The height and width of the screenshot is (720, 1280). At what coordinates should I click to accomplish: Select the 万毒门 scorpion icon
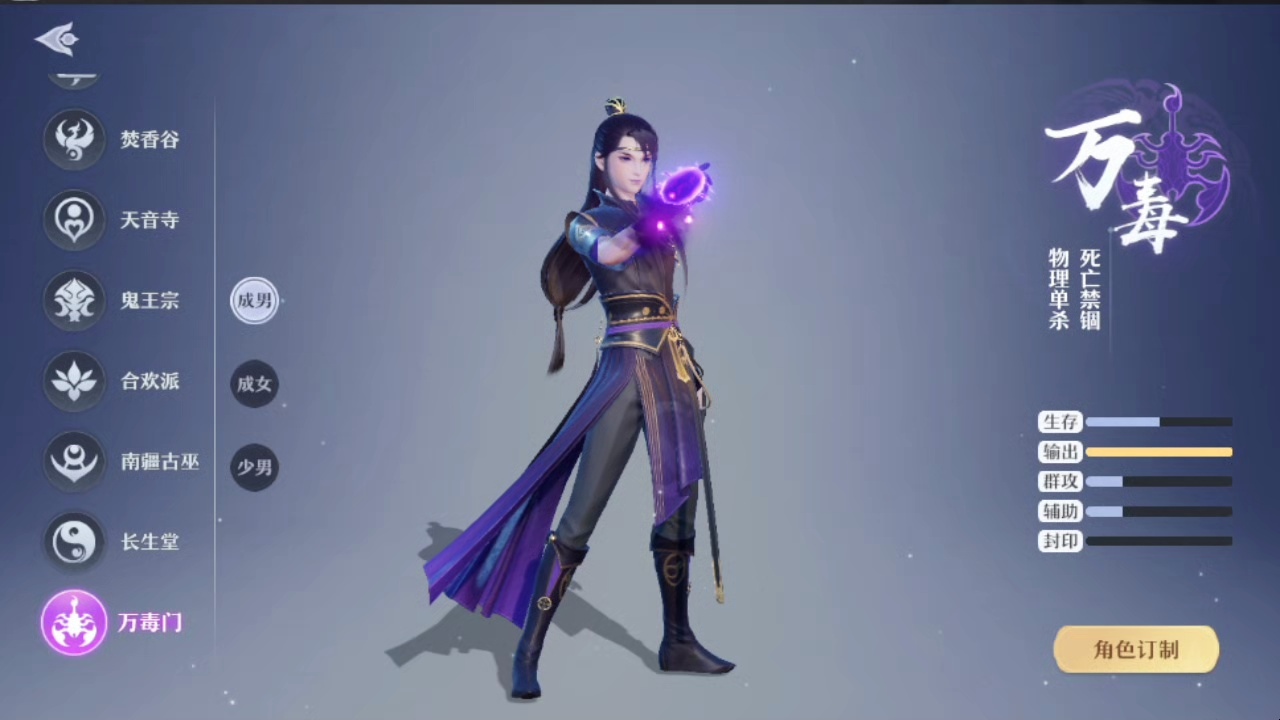pyautogui.click(x=73, y=621)
